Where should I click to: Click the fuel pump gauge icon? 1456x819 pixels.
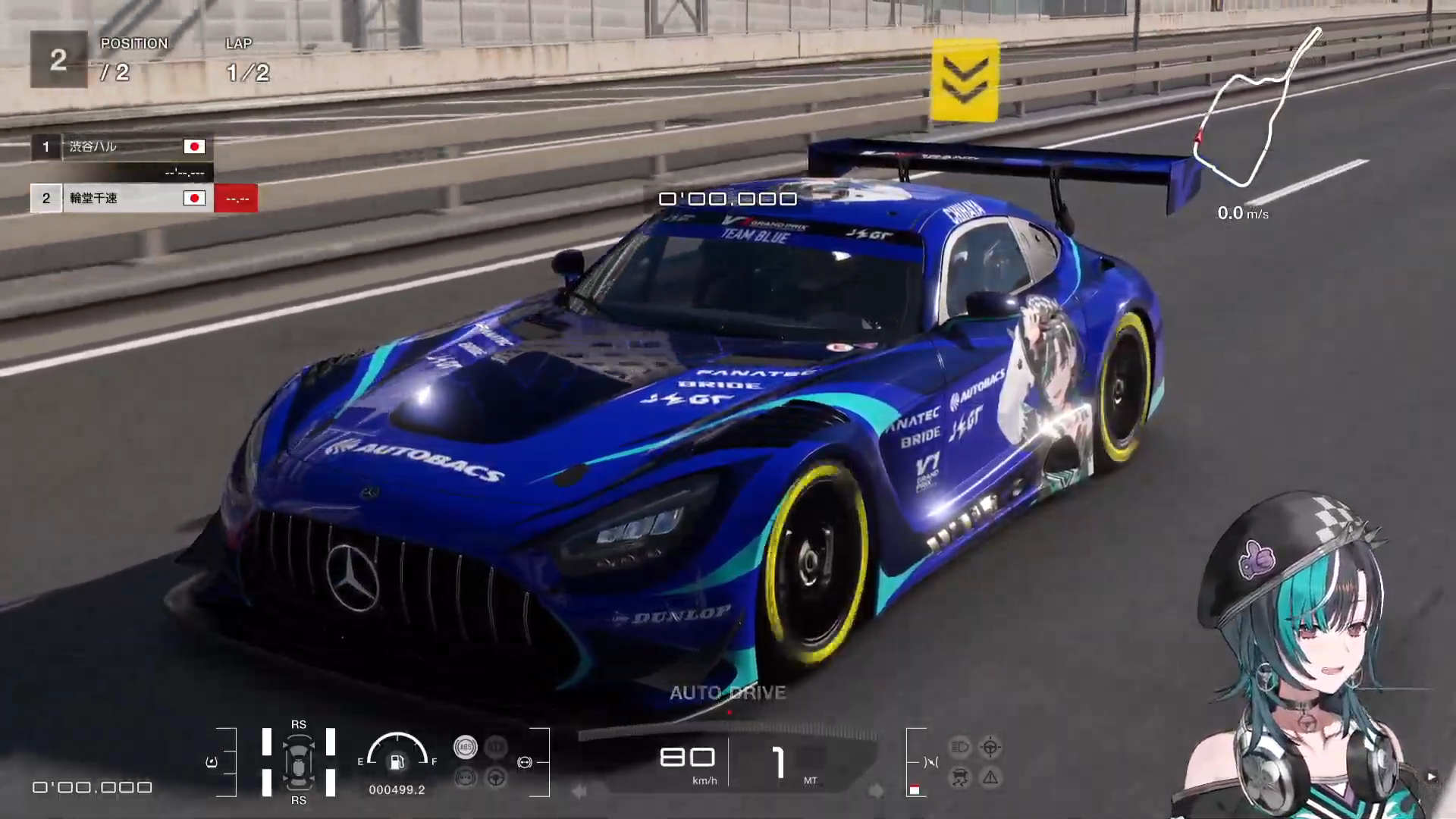[x=397, y=761]
